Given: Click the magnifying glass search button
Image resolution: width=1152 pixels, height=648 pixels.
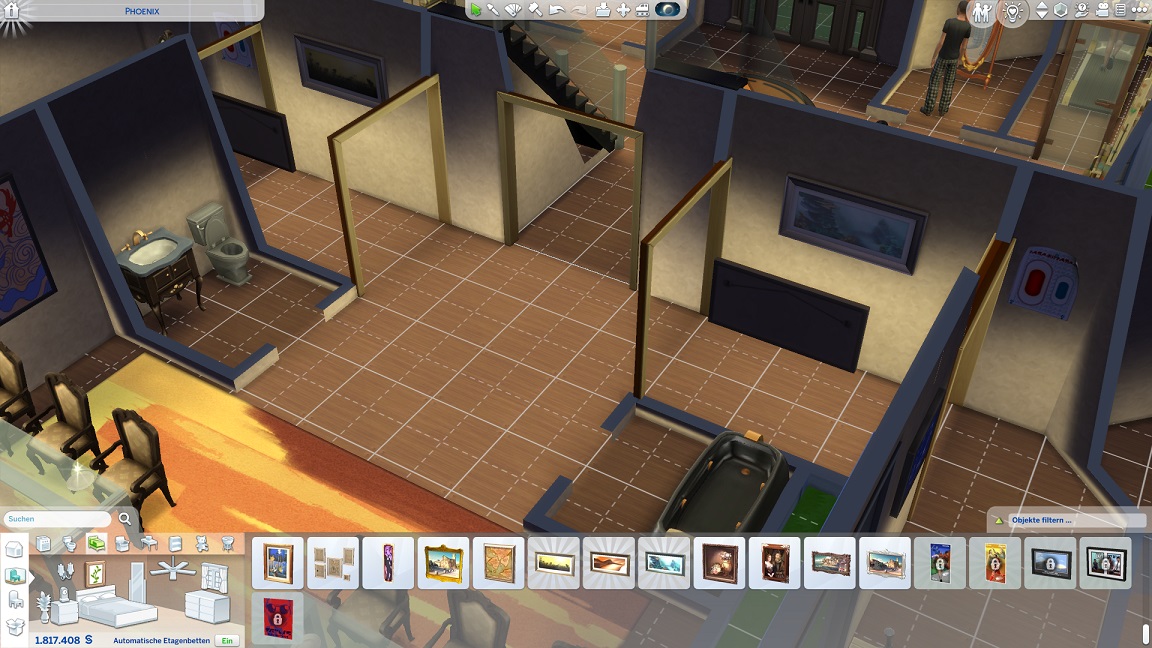Looking at the screenshot, I should [125, 520].
